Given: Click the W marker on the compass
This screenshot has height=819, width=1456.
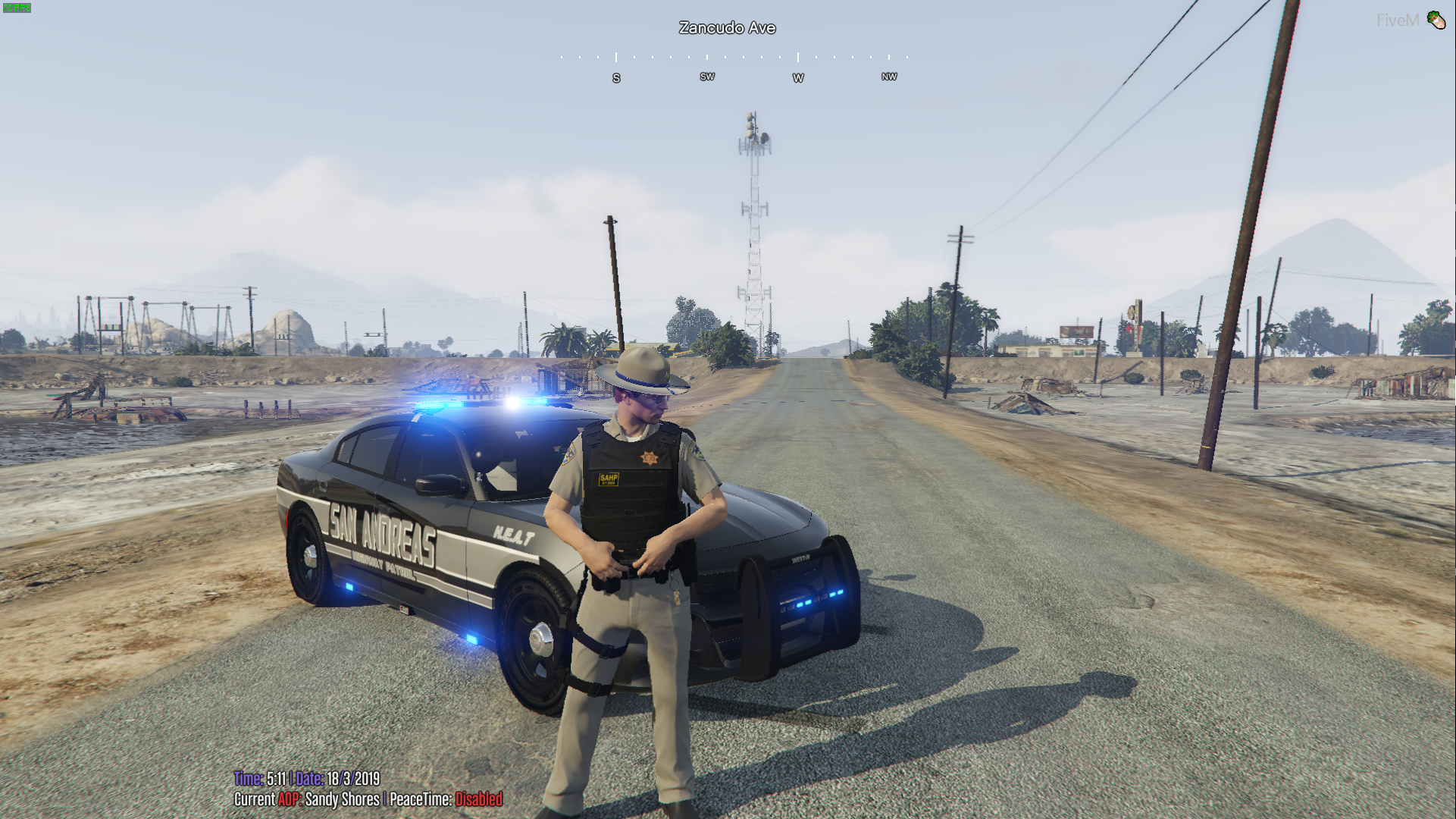Looking at the screenshot, I should coord(798,77).
